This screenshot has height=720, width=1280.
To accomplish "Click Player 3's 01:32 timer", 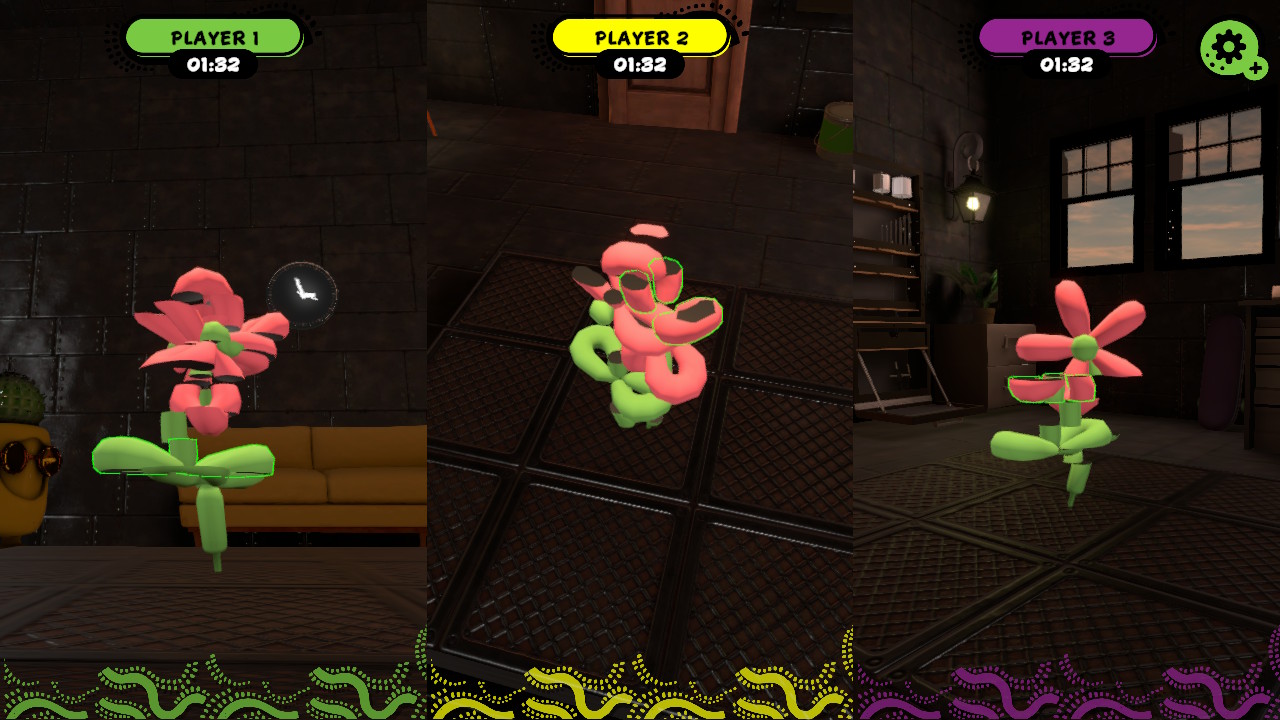I will click(1068, 66).
